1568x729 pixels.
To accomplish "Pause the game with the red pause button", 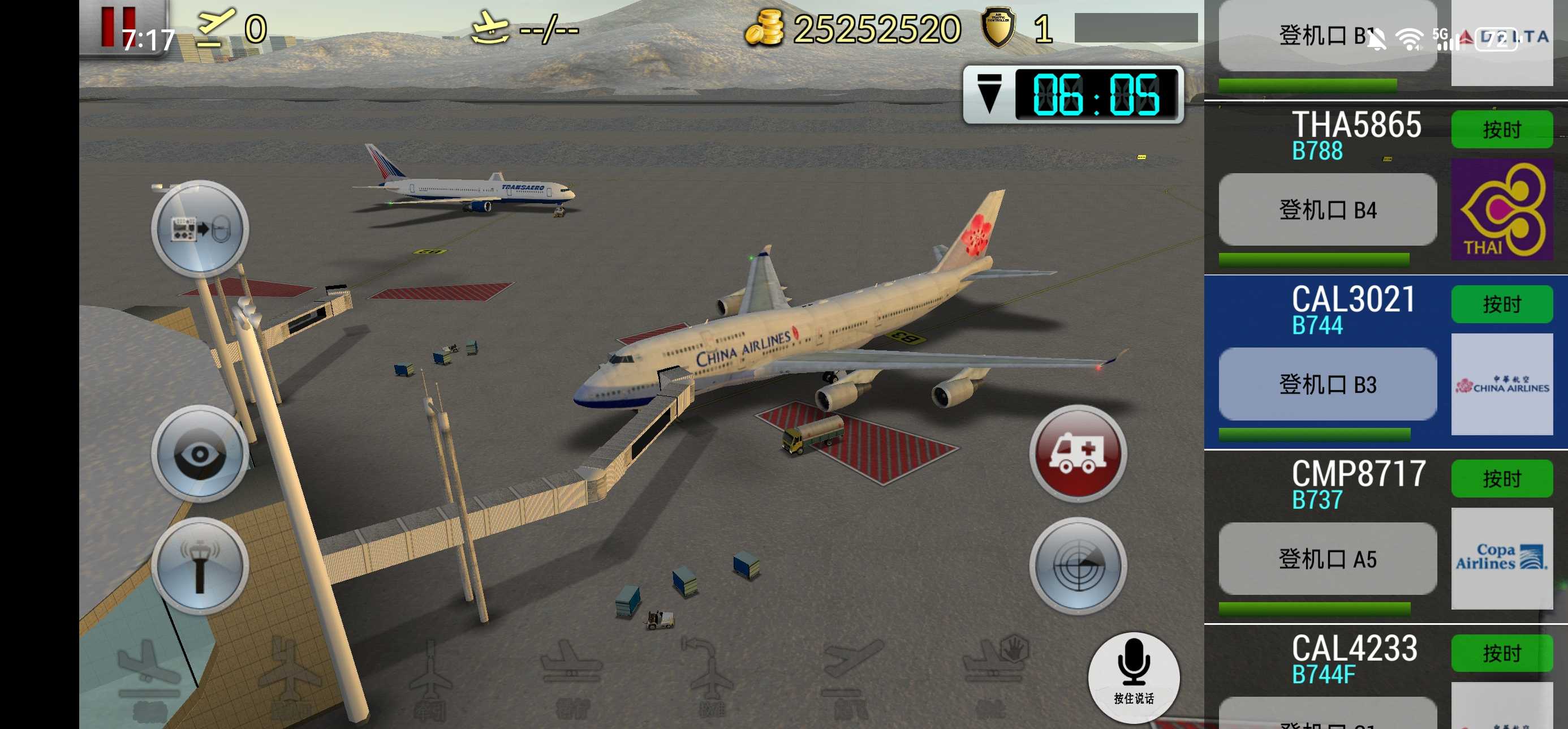I will pos(118,25).
